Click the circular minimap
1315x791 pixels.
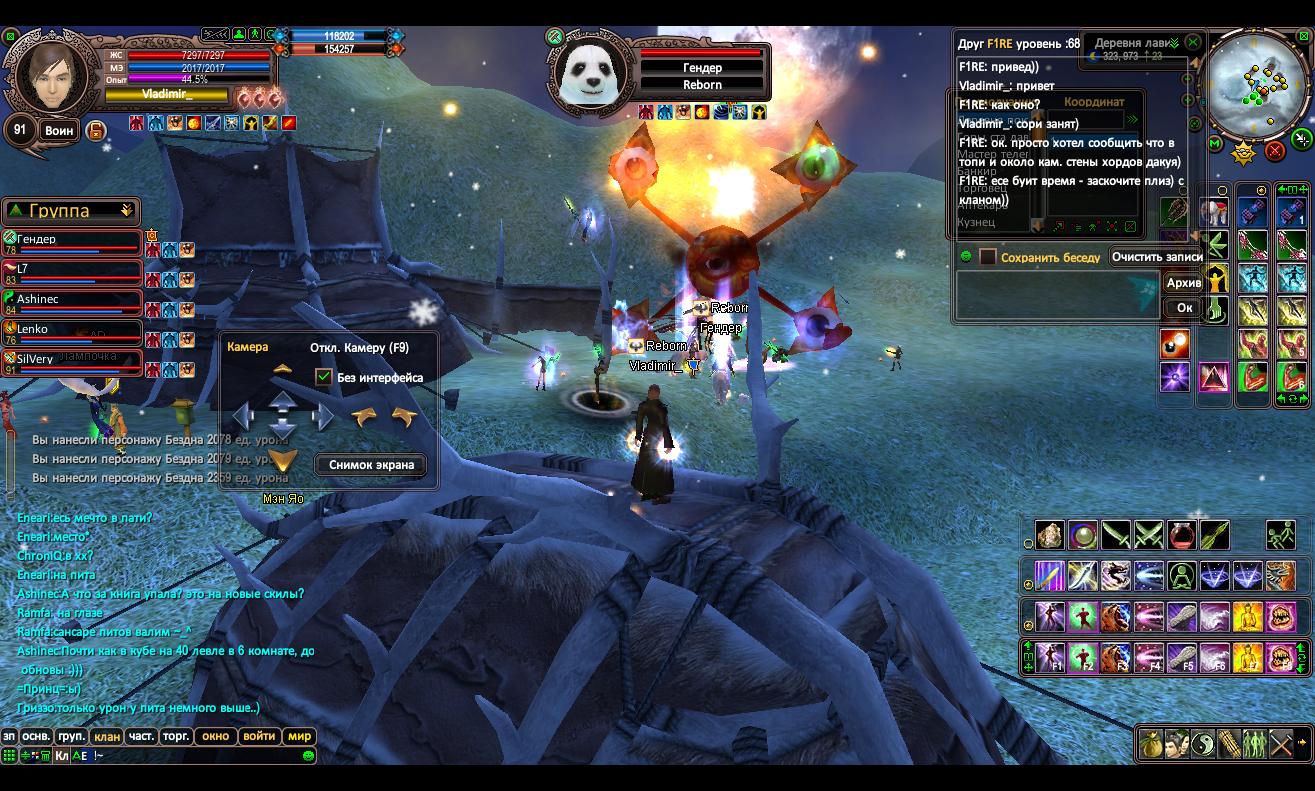click(1253, 83)
